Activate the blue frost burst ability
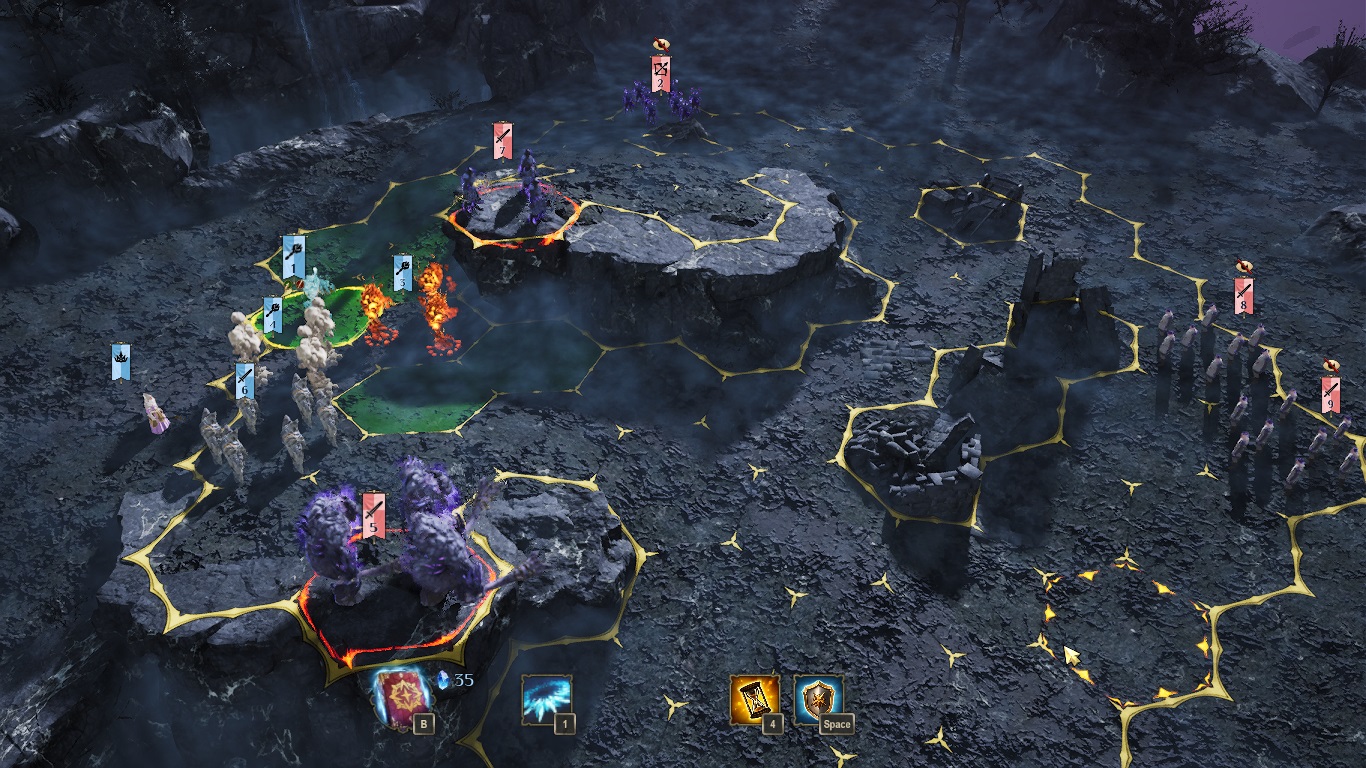Screen dimensions: 1366x768 coord(546,698)
